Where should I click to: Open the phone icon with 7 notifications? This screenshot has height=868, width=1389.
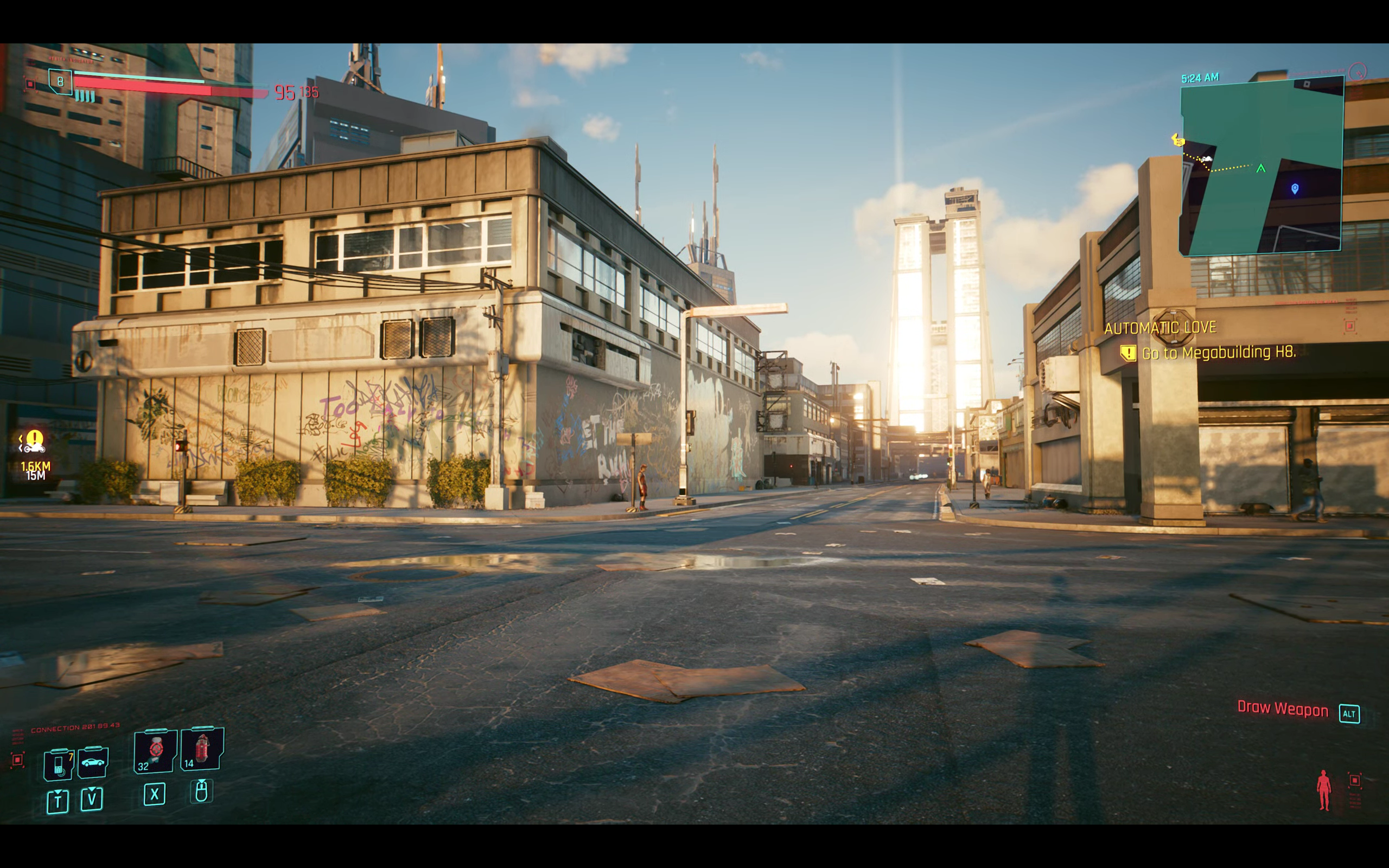[59, 765]
